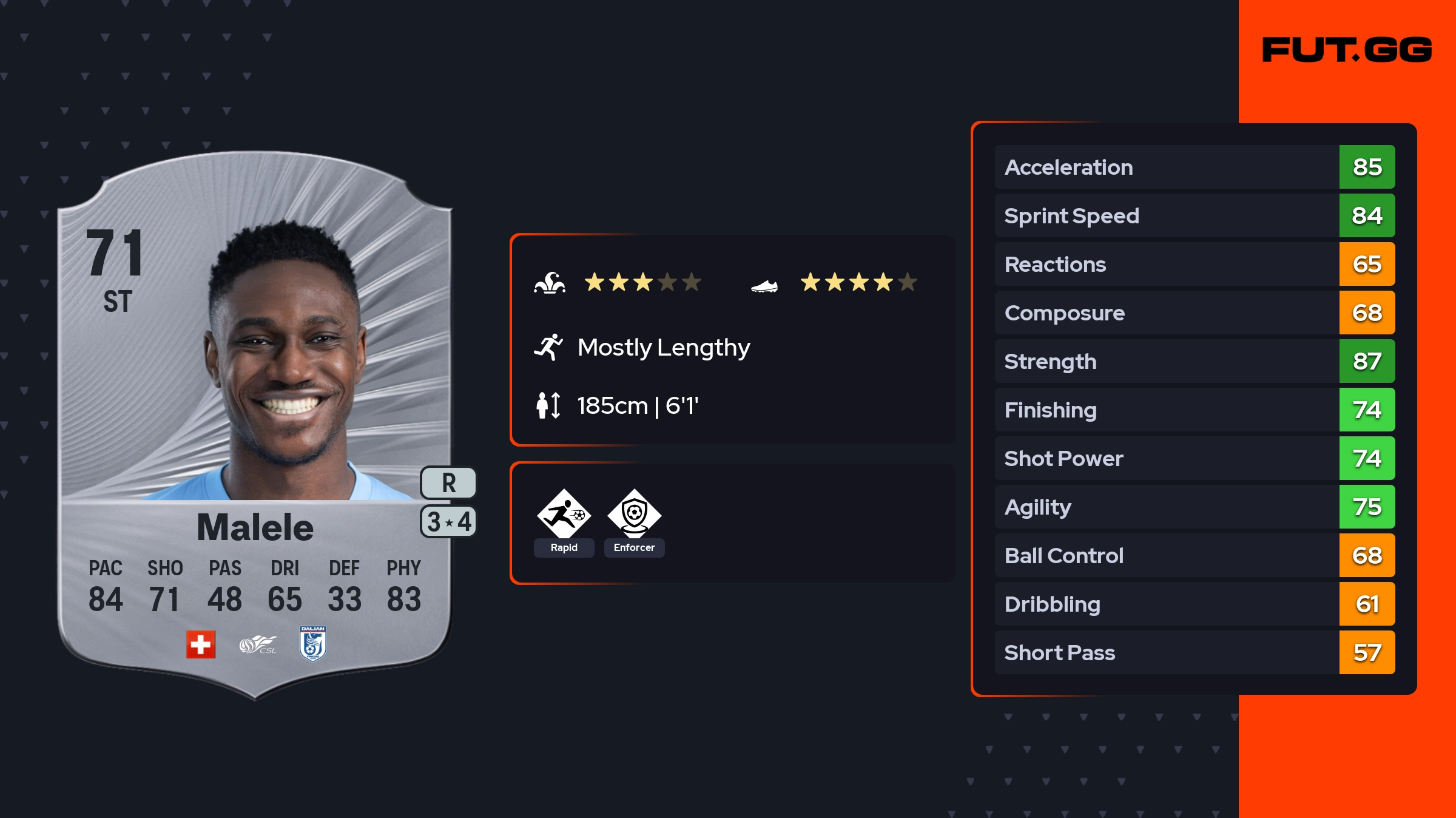Click the Dalian club badge
This screenshot has height=818, width=1456.
(x=313, y=643)
